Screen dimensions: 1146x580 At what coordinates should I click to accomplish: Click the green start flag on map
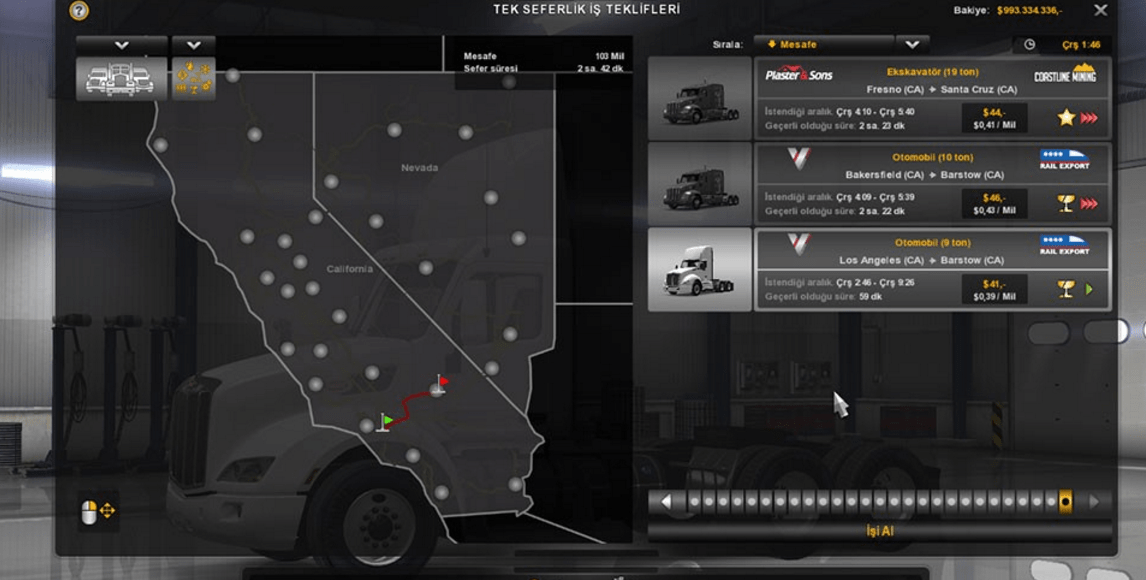(385, 422)
